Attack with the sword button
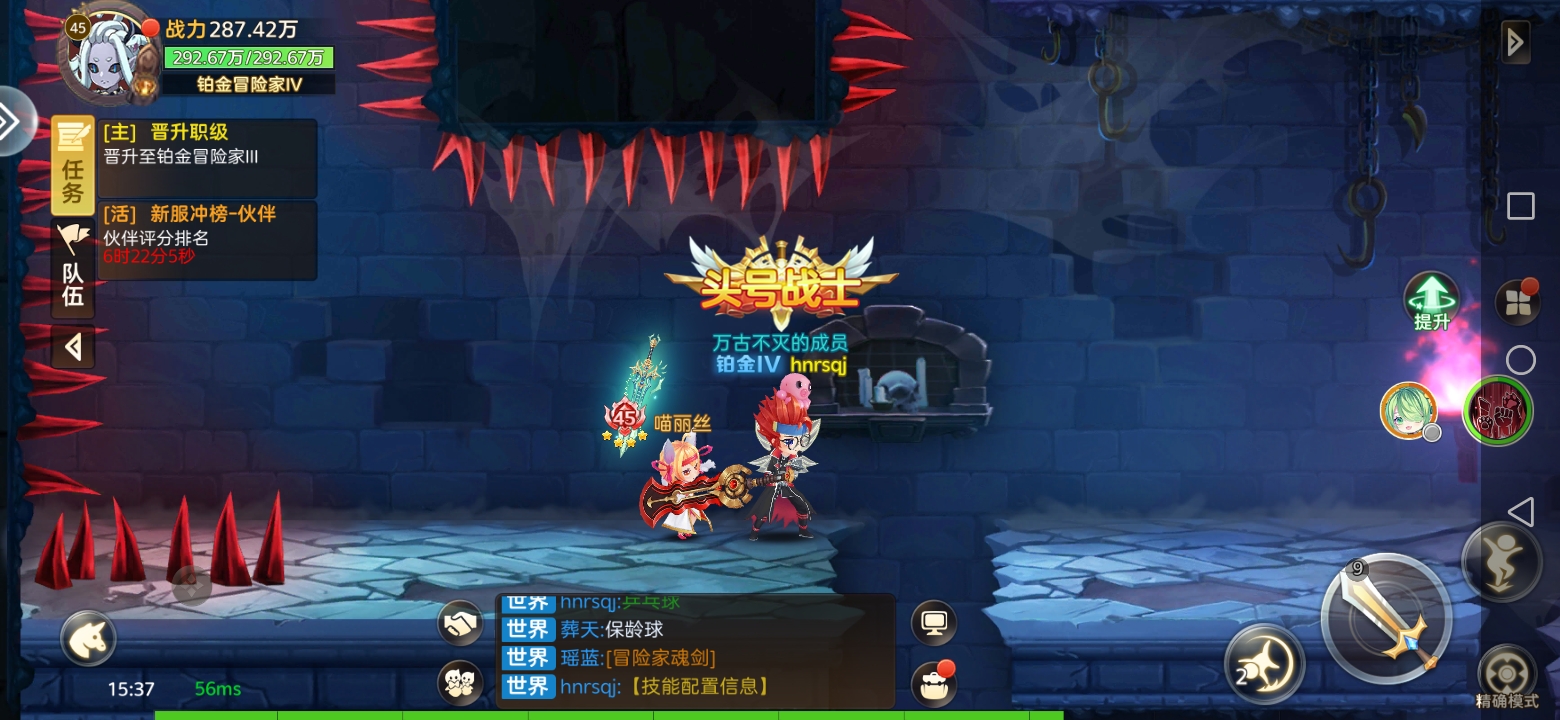The height and width of the screenshot is (720, 1560). pyautogui.click(x=1386, y=619)
